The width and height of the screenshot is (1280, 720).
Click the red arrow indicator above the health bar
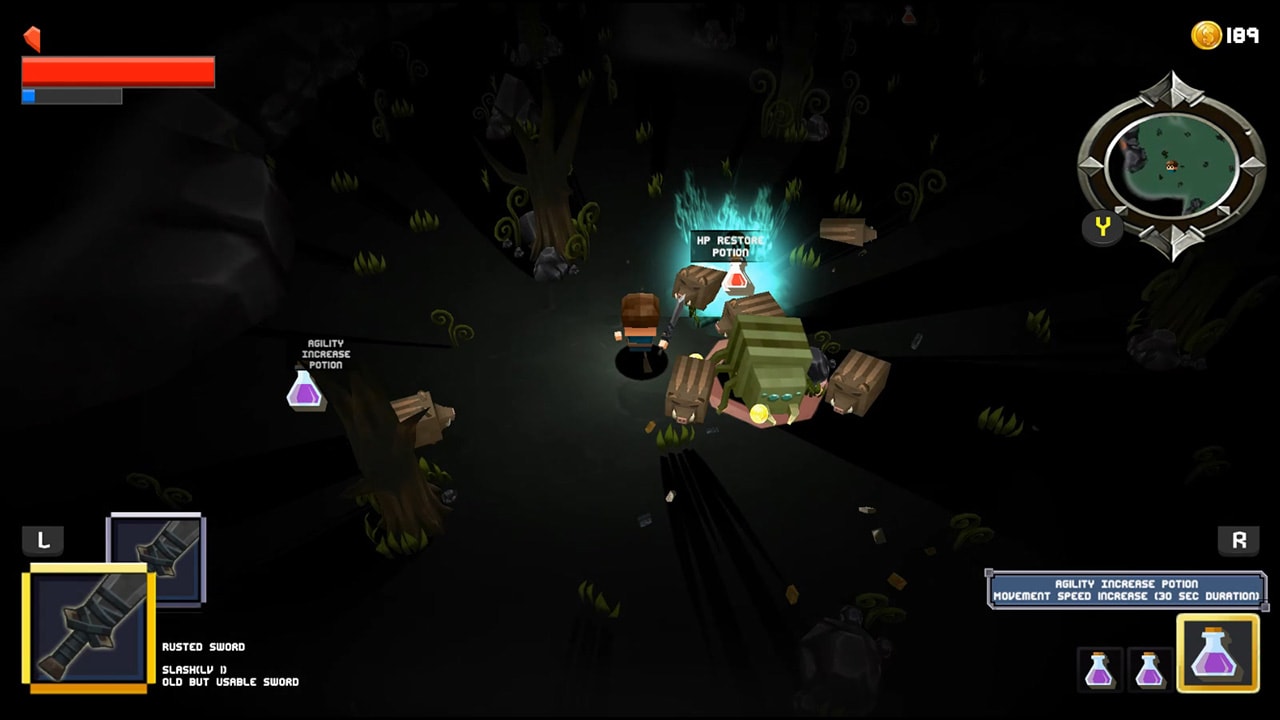point(31,39)
